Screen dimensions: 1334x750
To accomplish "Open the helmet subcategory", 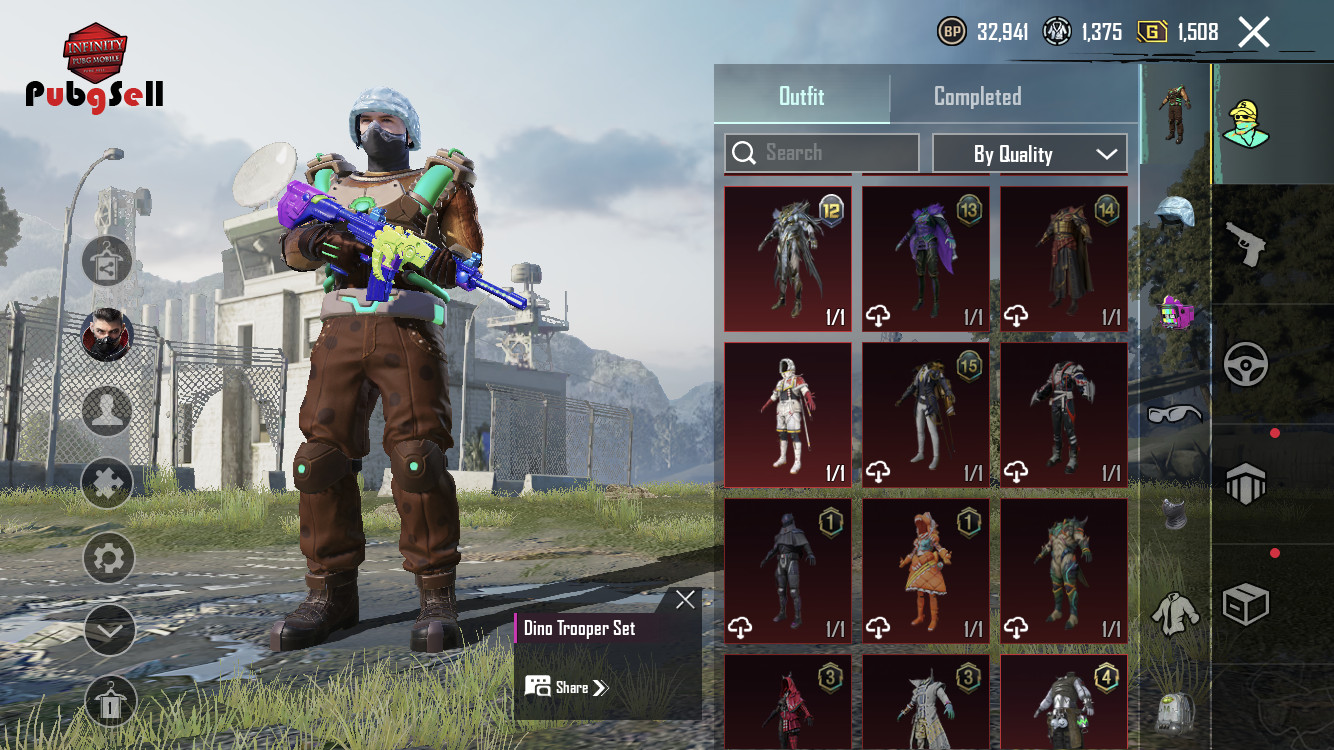I will (x=1175, y=212).
